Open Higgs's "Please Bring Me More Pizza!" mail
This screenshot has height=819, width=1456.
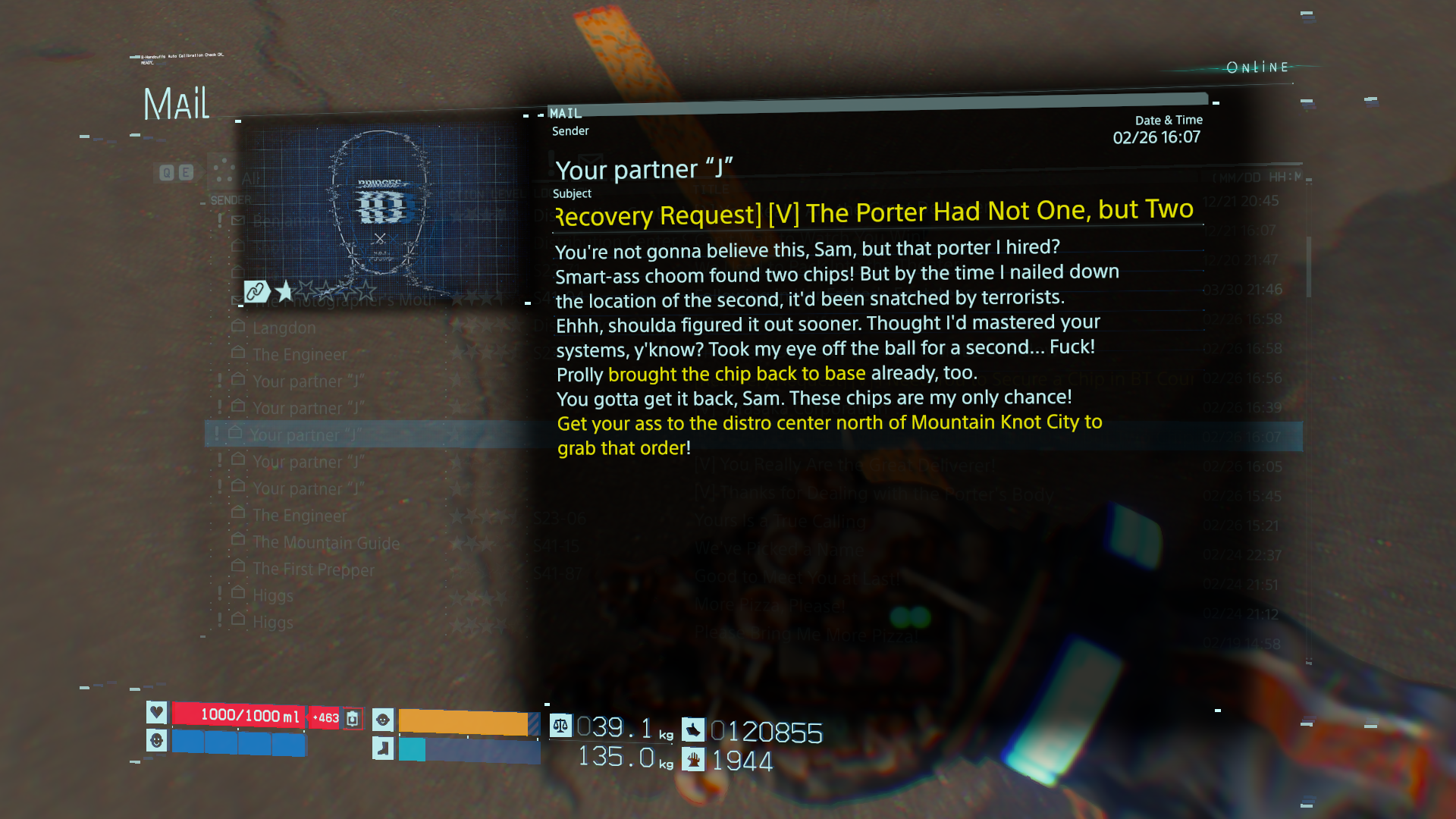pos(273,623)
